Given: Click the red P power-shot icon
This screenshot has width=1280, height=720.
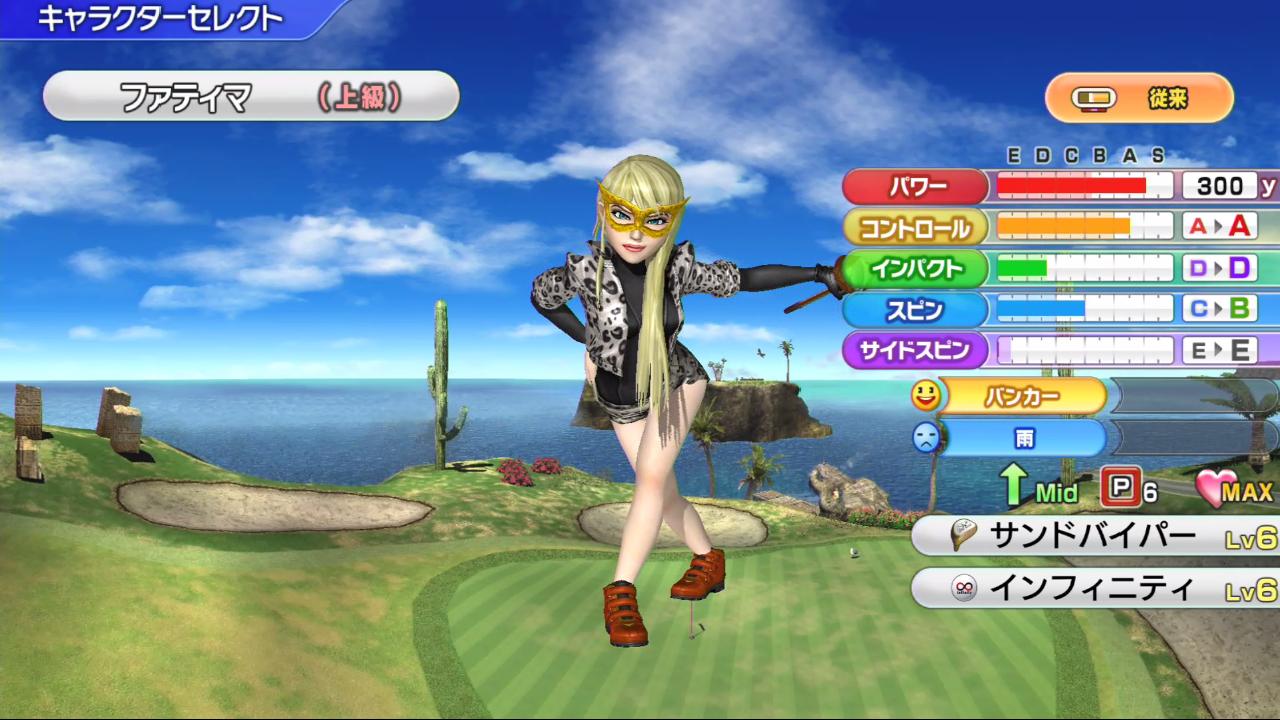Looking at the screenshot, I should click(x=1120, y=488).
